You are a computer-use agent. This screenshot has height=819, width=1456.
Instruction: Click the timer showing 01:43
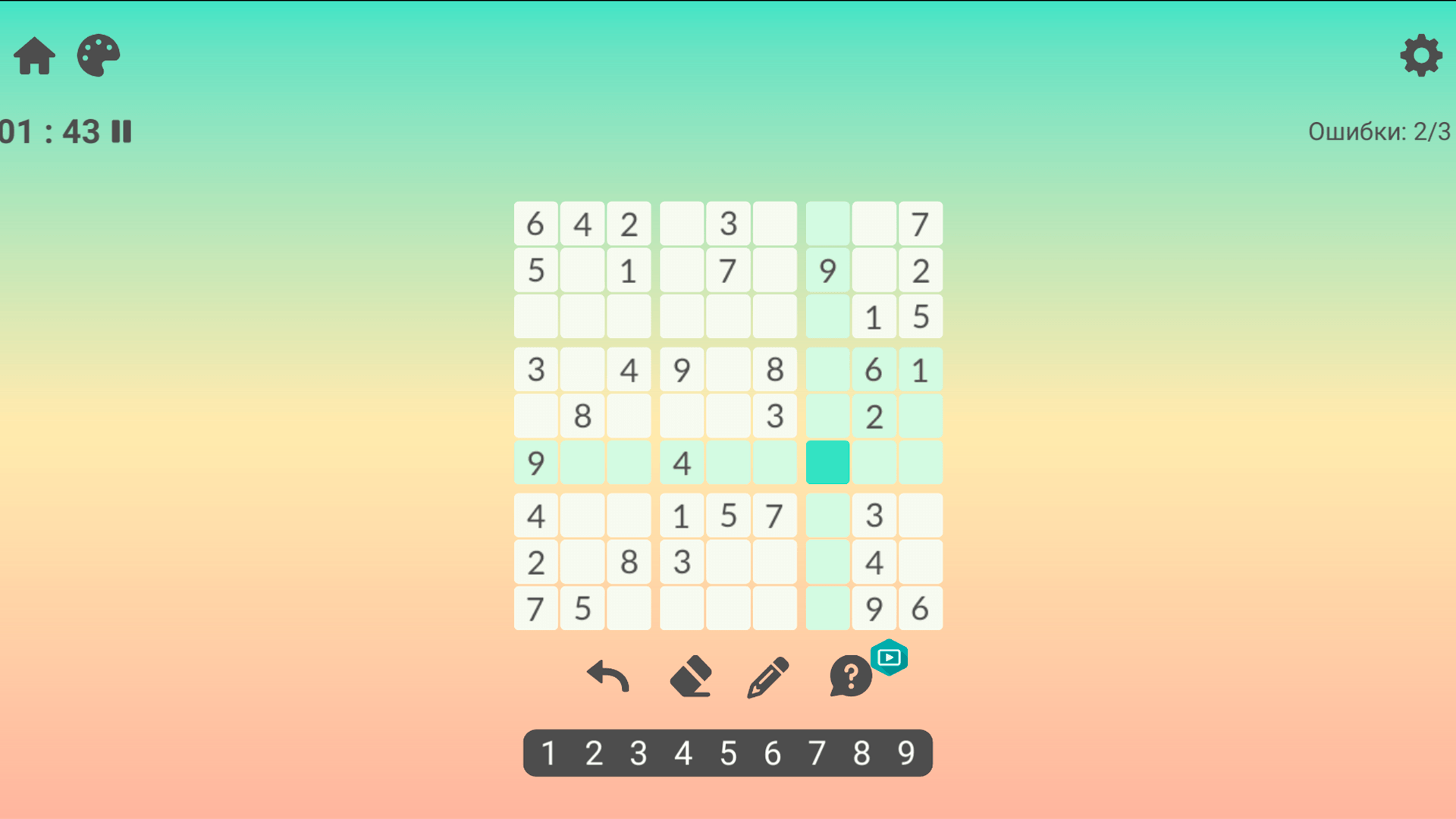coord(49,132)
